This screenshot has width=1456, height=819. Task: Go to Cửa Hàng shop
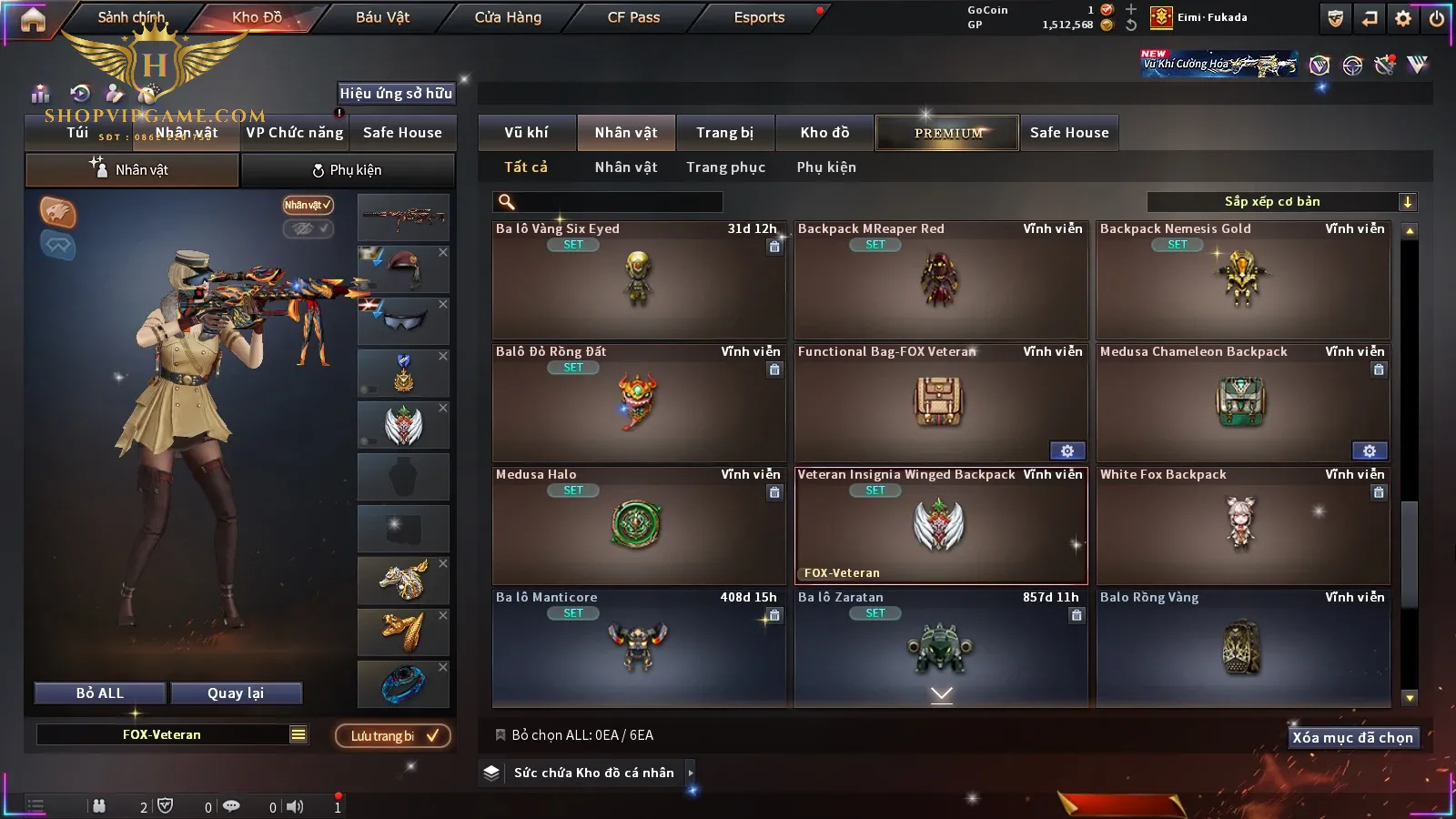click(508, 17)
